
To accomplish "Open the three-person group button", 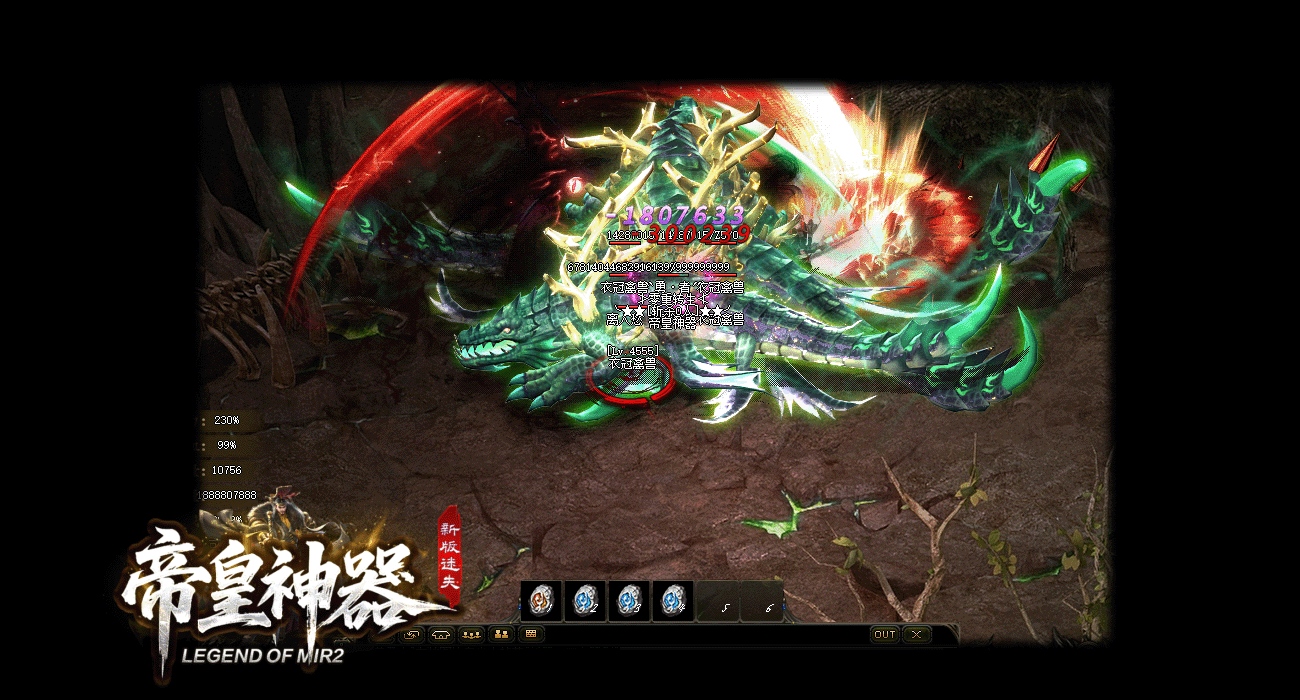I will coord(471,634).
